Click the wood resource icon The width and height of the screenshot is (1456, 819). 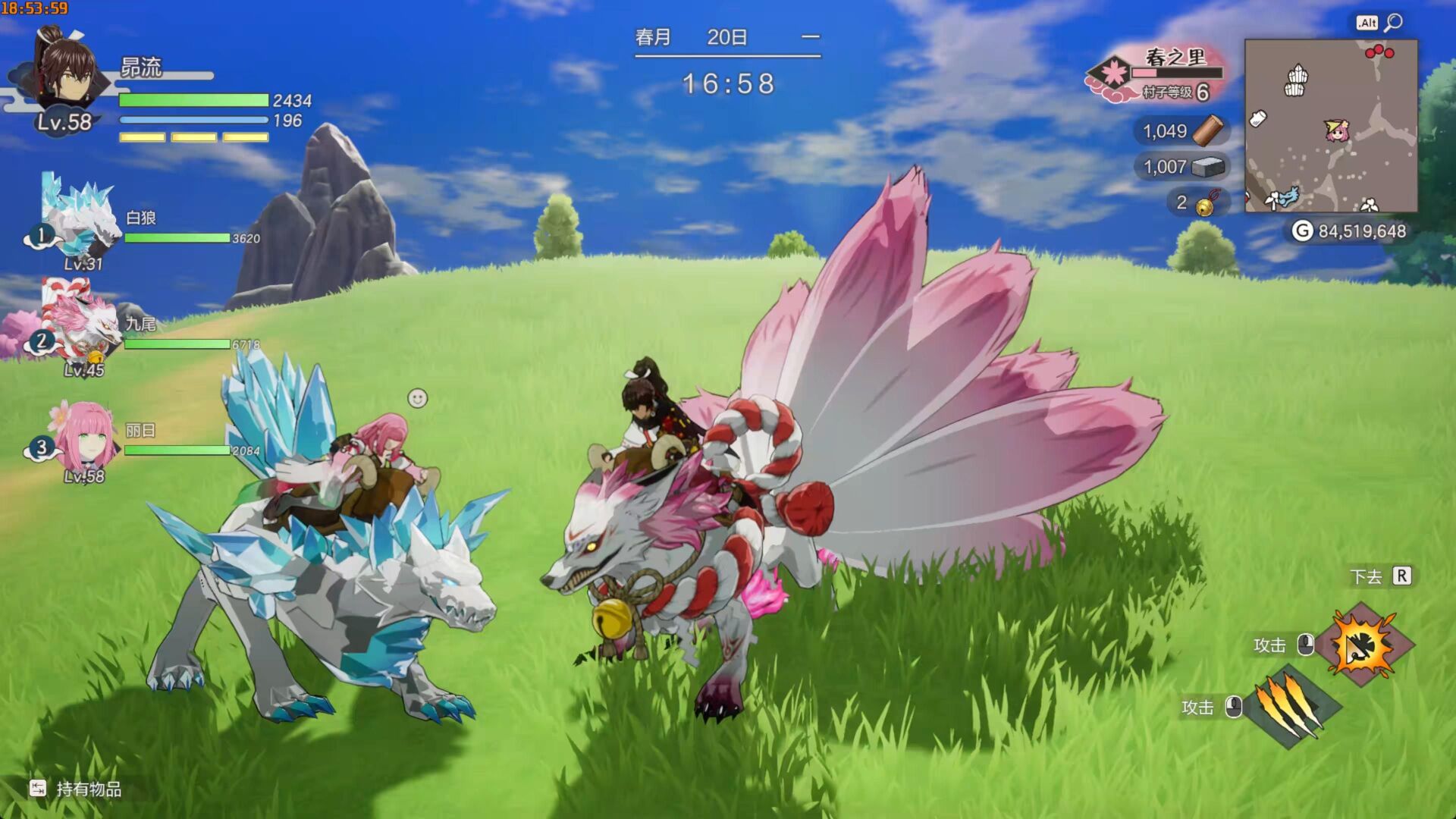point(1209,130)
